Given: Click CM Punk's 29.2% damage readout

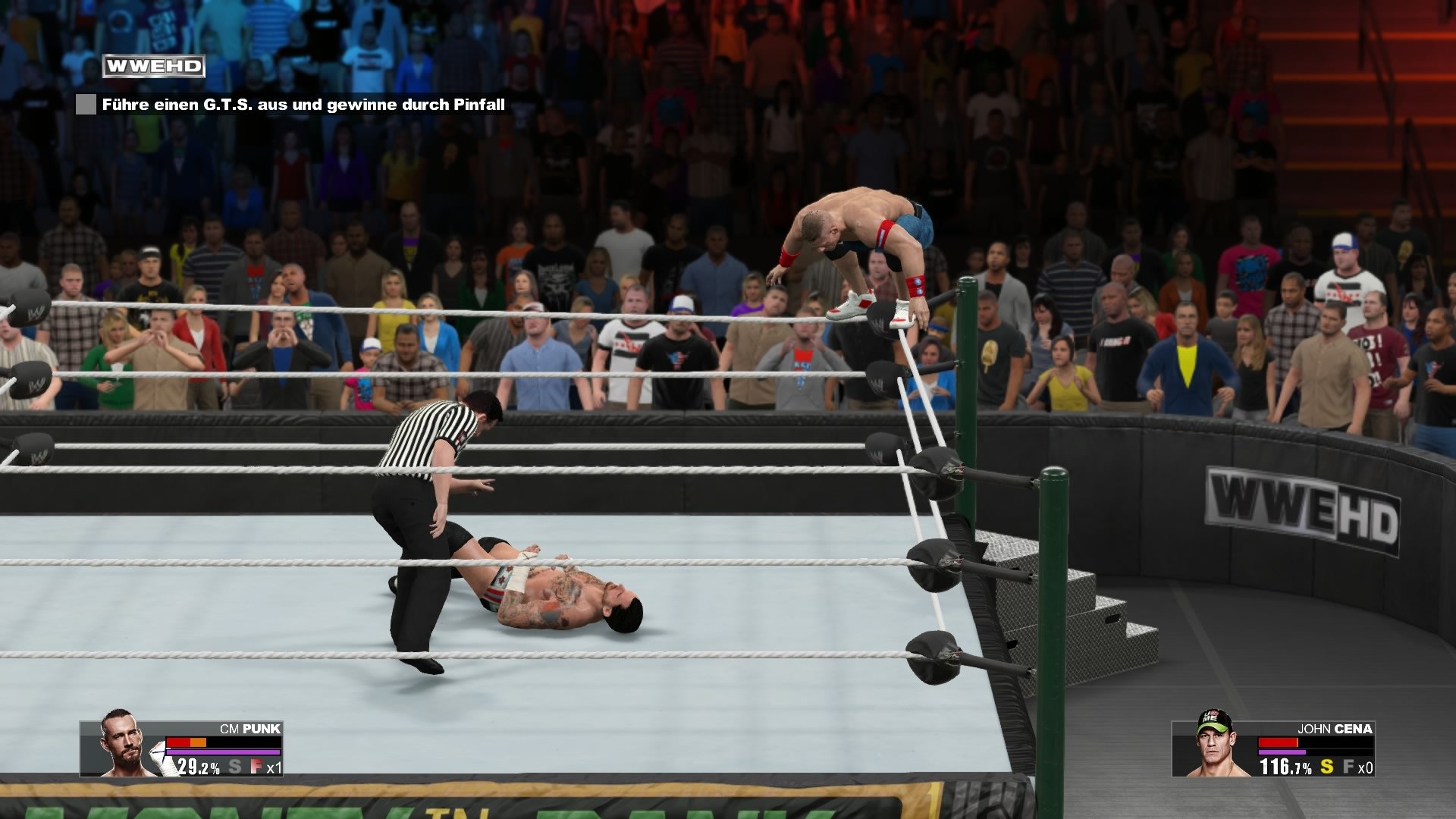Looking at the screenshot, I should point(199,767).
